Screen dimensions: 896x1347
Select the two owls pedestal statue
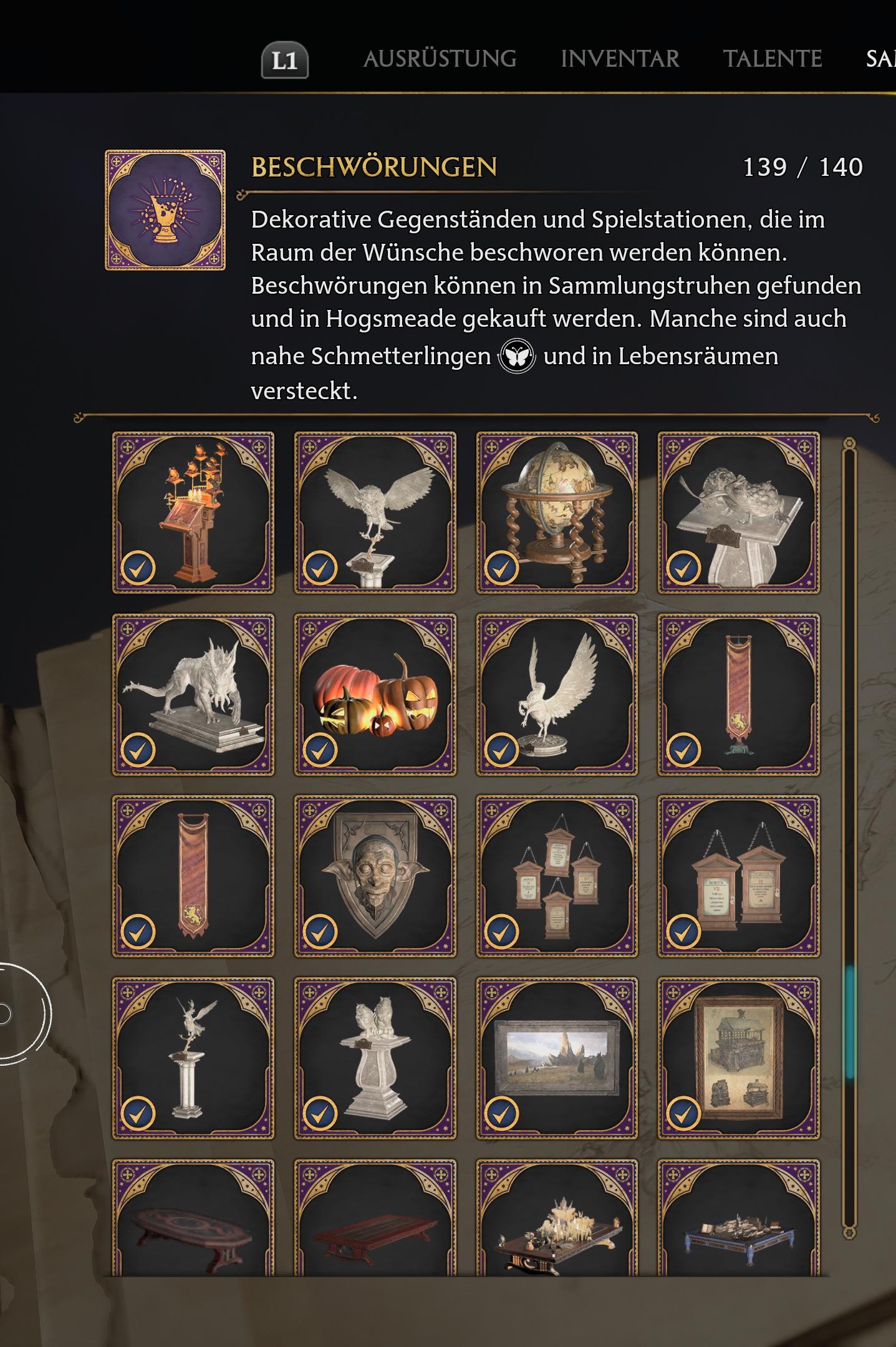[375, 1058]
